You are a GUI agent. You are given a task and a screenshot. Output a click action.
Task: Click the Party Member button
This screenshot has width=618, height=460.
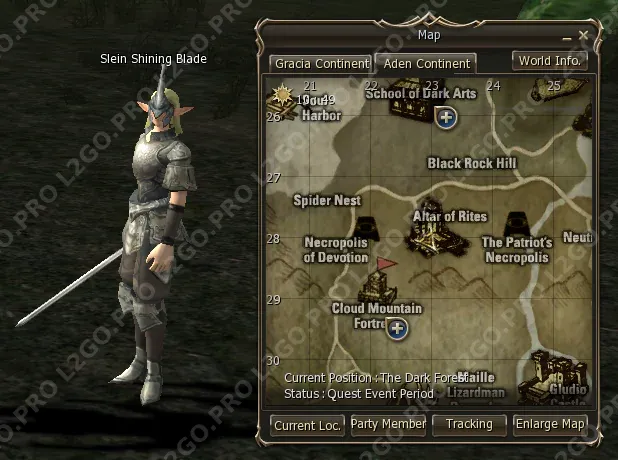point(389,425)
